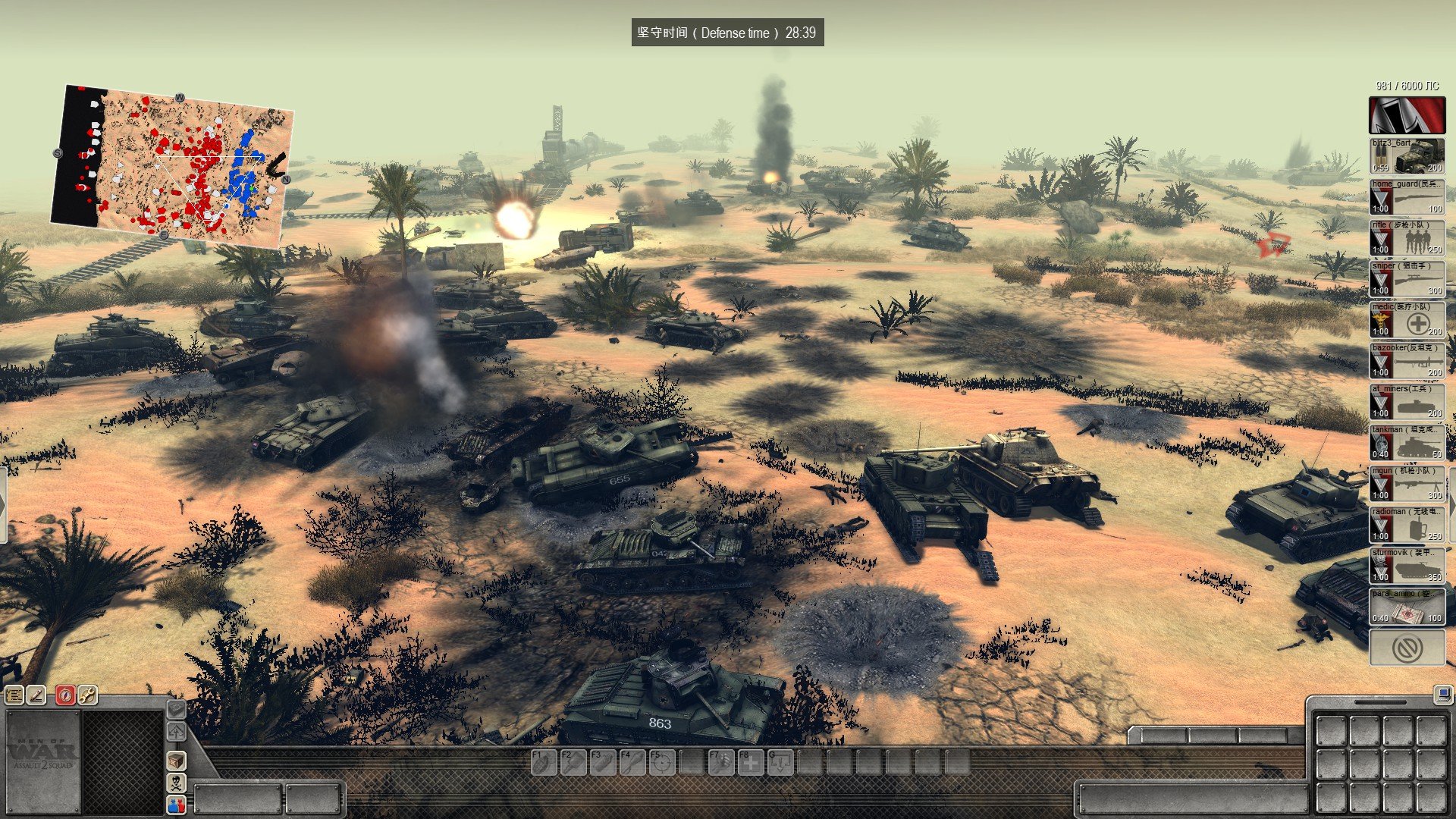Screen dimensions: 1456x819
Task: Open the wooden crate inventory button
Action: 176,760
